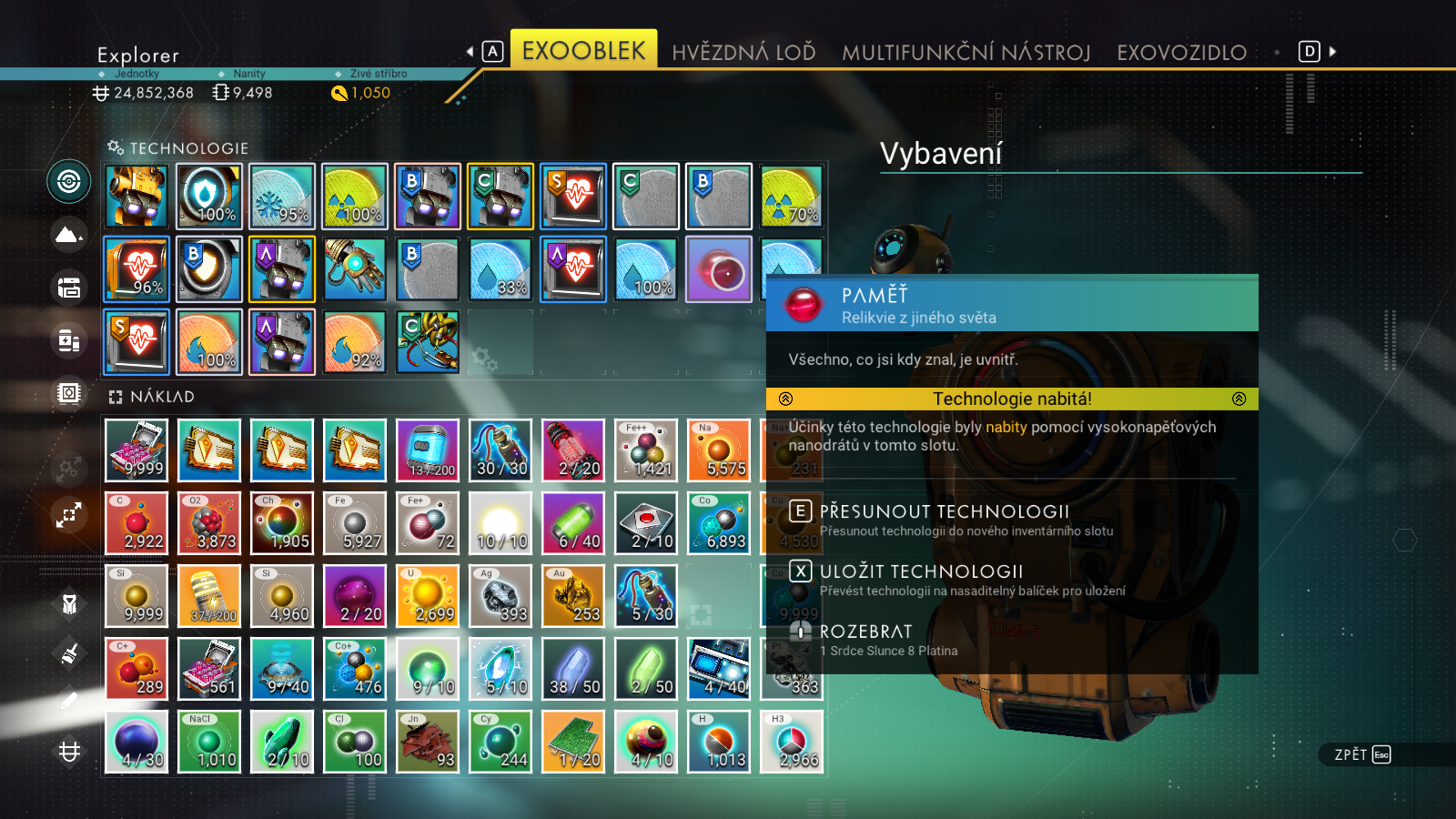Select the EXOVOZIDLO tab

coord(1181,53)
